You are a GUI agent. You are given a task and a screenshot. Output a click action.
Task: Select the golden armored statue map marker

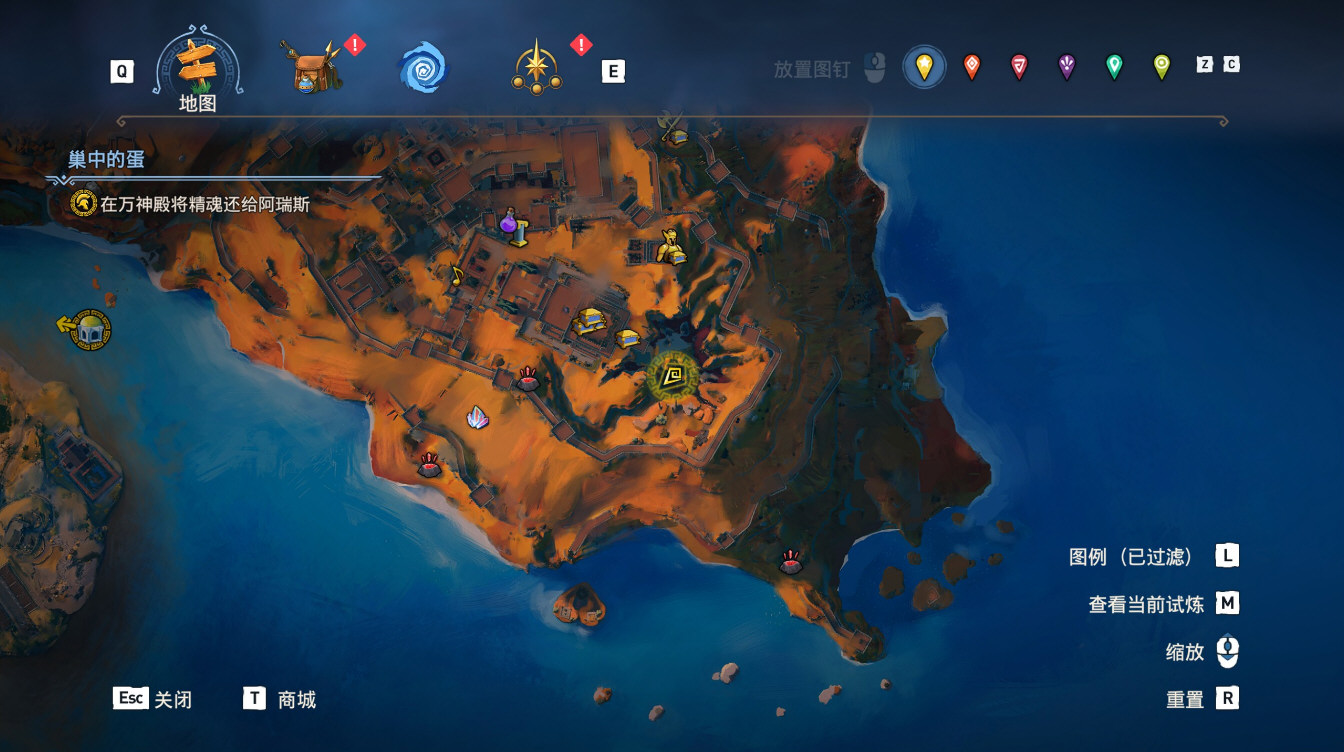tap(669, 247)
